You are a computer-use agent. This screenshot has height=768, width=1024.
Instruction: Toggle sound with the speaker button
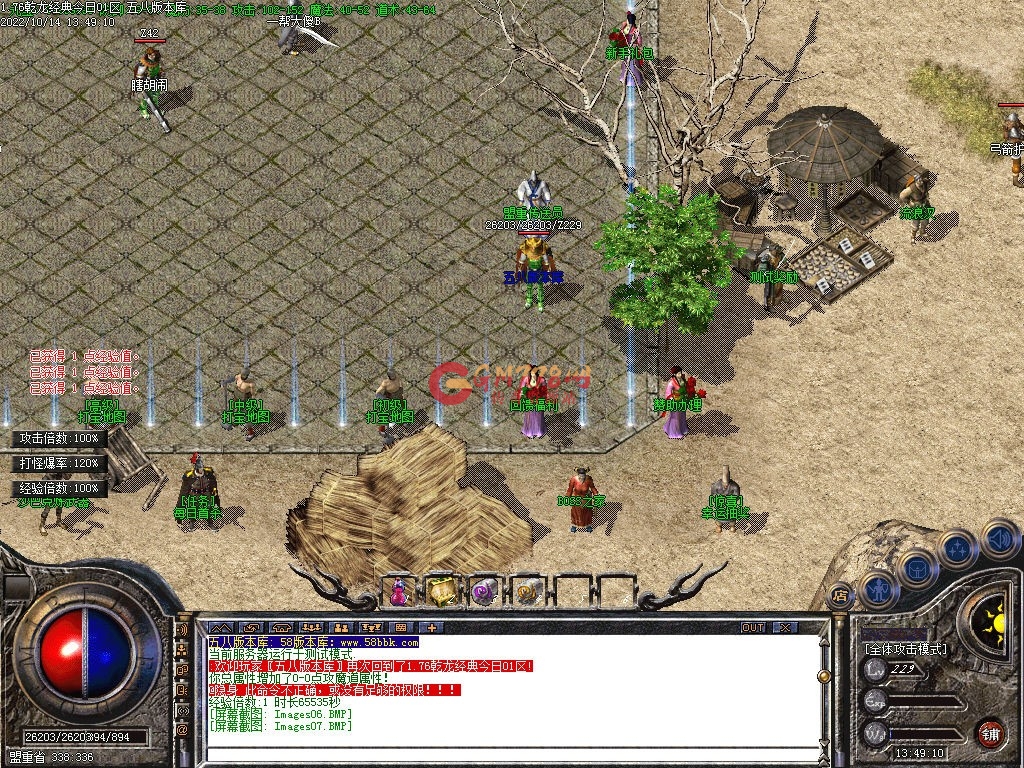[999, 540]
